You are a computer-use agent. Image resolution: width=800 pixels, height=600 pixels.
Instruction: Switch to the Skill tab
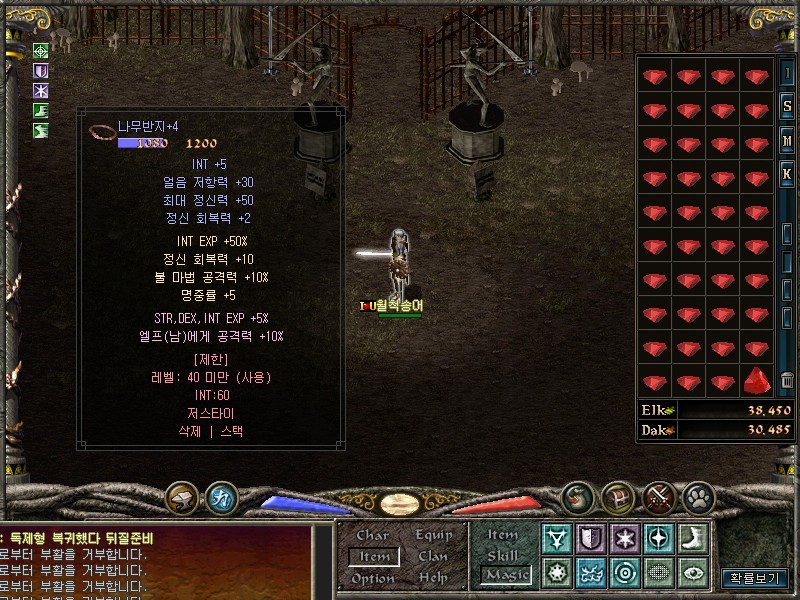[503, 555]
